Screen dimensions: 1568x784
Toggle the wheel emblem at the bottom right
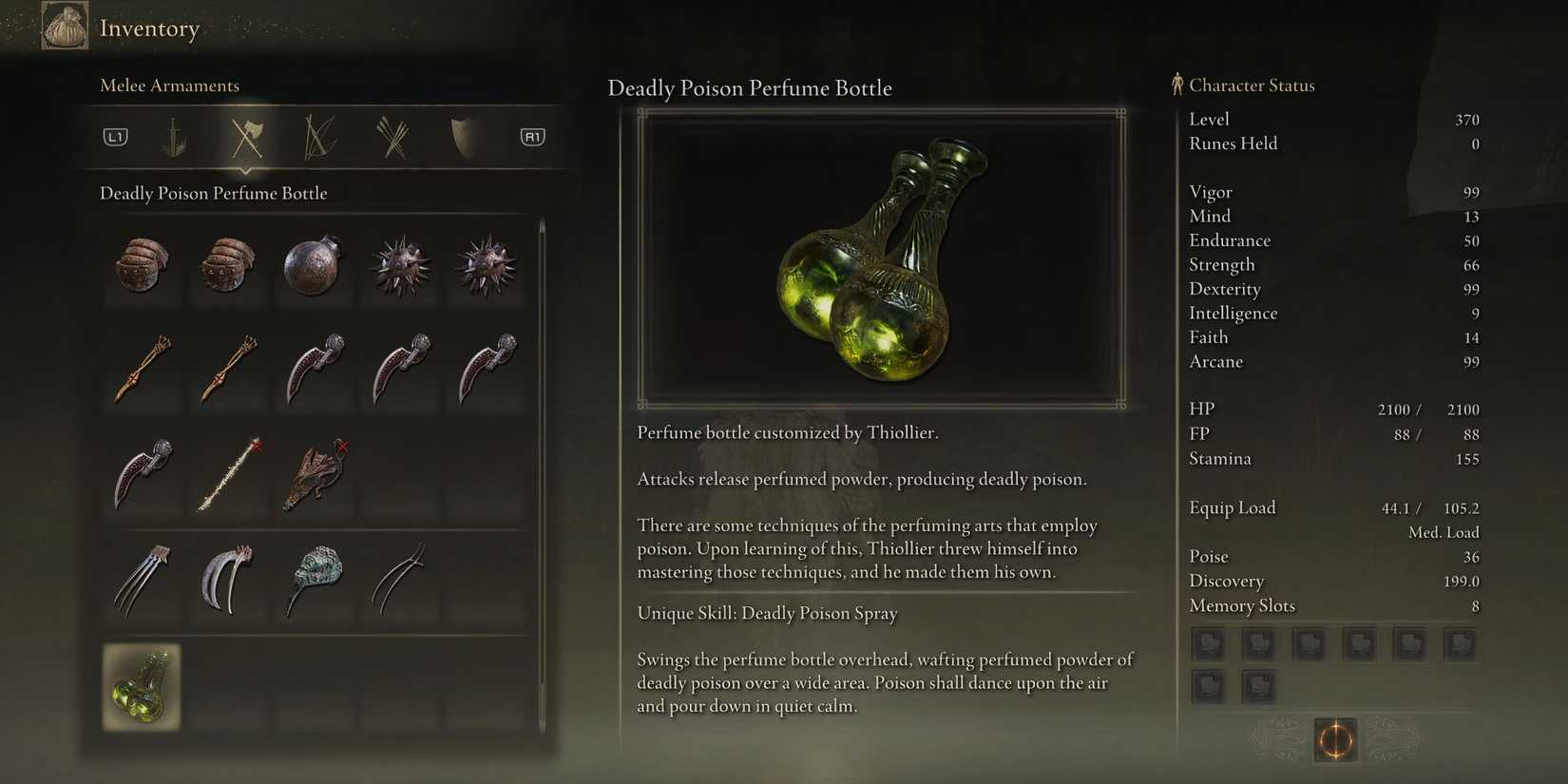tap(1335, 740)
